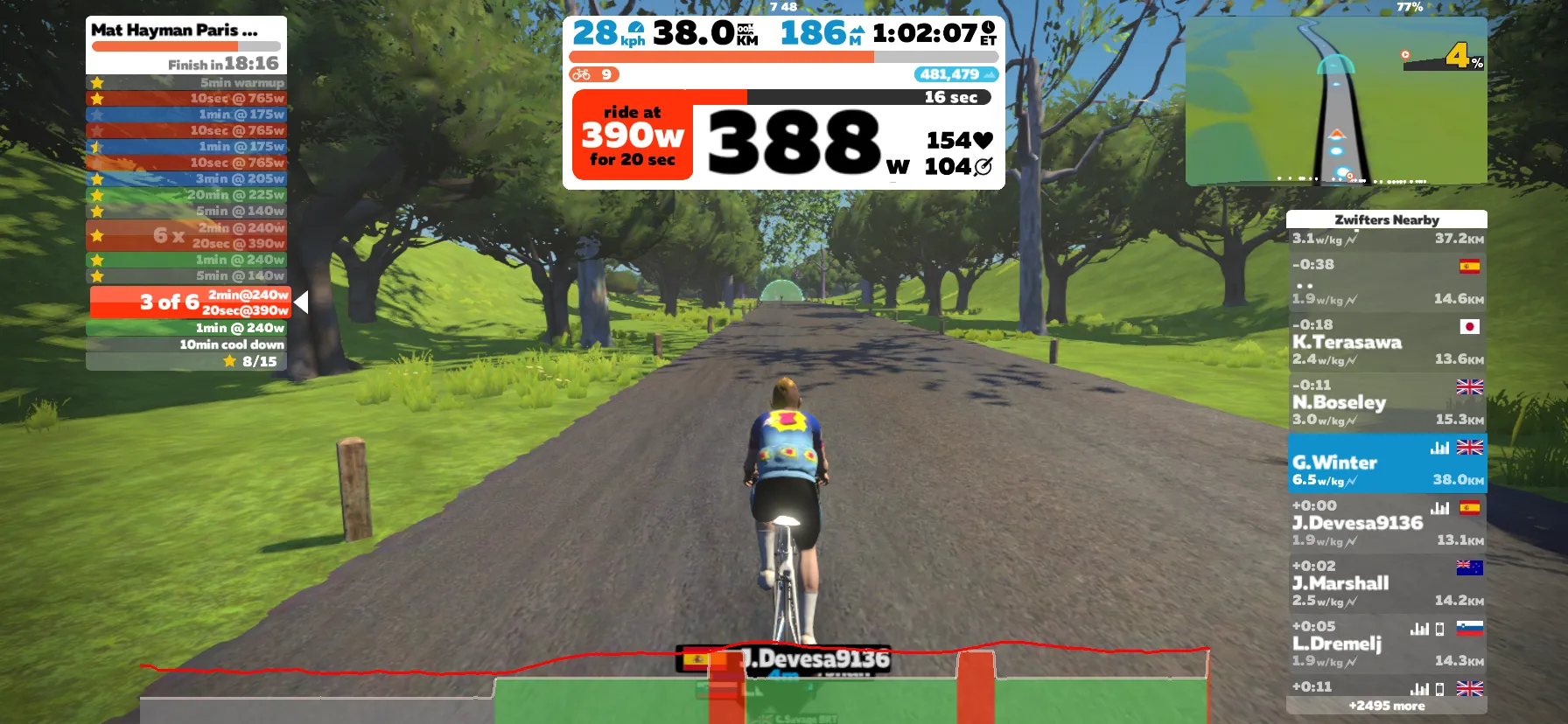Click the Zwifters Nearby panel header
This screenshot has height=724, width=1568.
[1387, 219]
